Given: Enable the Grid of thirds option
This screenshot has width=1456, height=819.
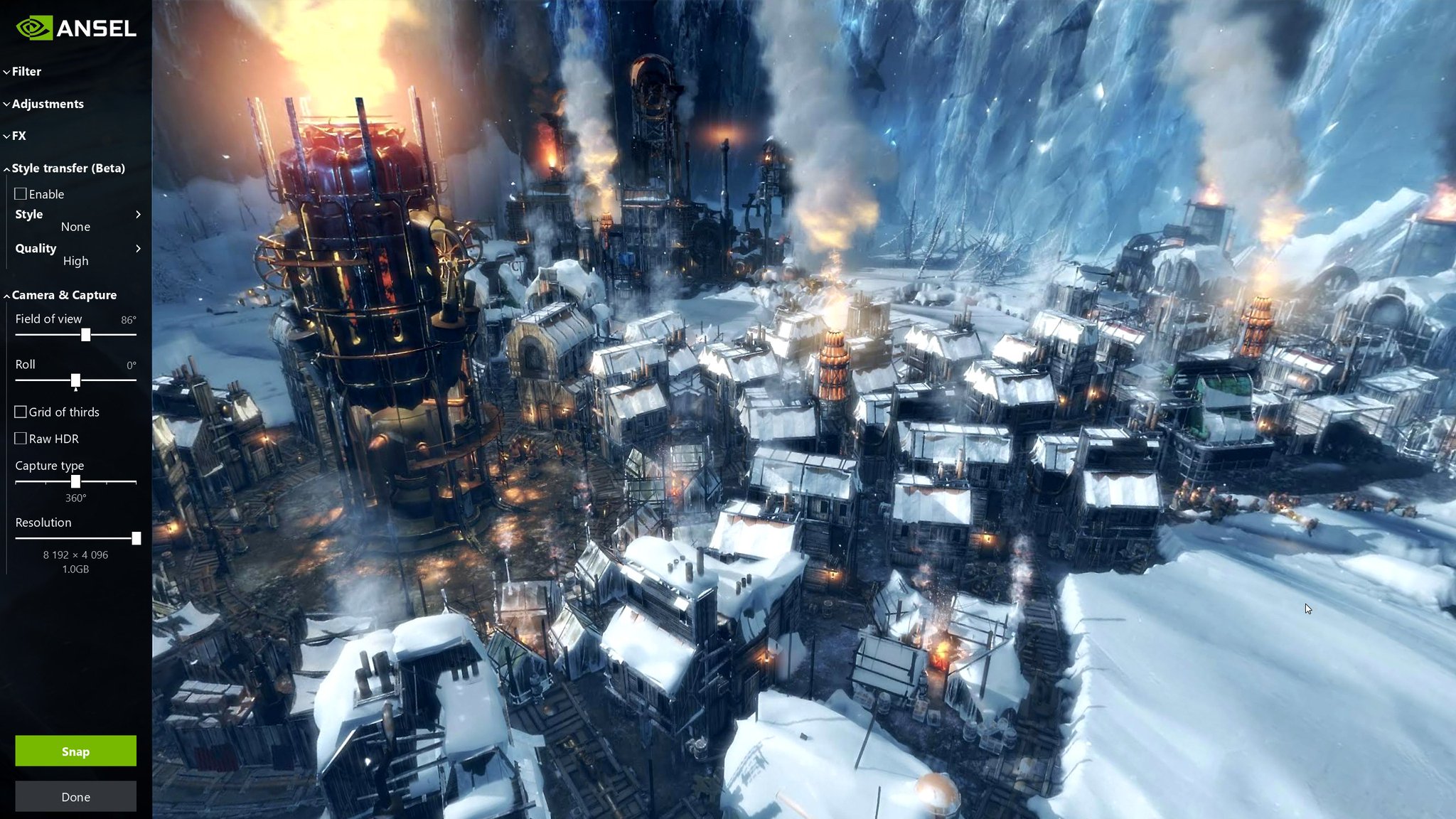Looking at the screenshot, I should point(21,412).
